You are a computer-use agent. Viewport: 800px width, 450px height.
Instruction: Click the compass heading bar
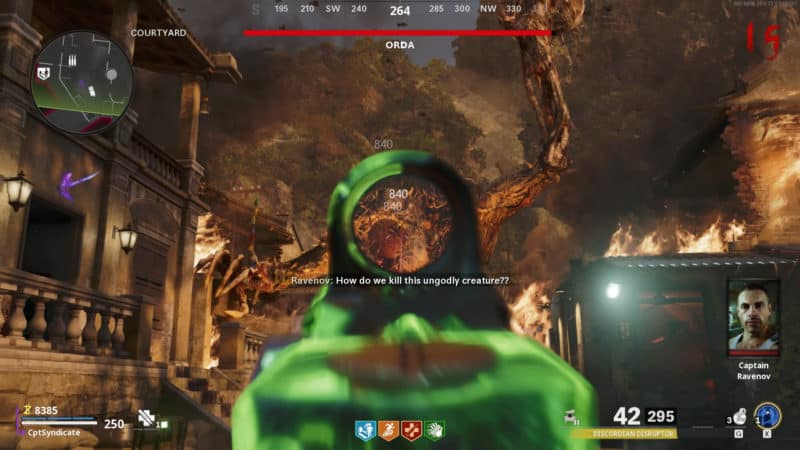click(399, 11)
